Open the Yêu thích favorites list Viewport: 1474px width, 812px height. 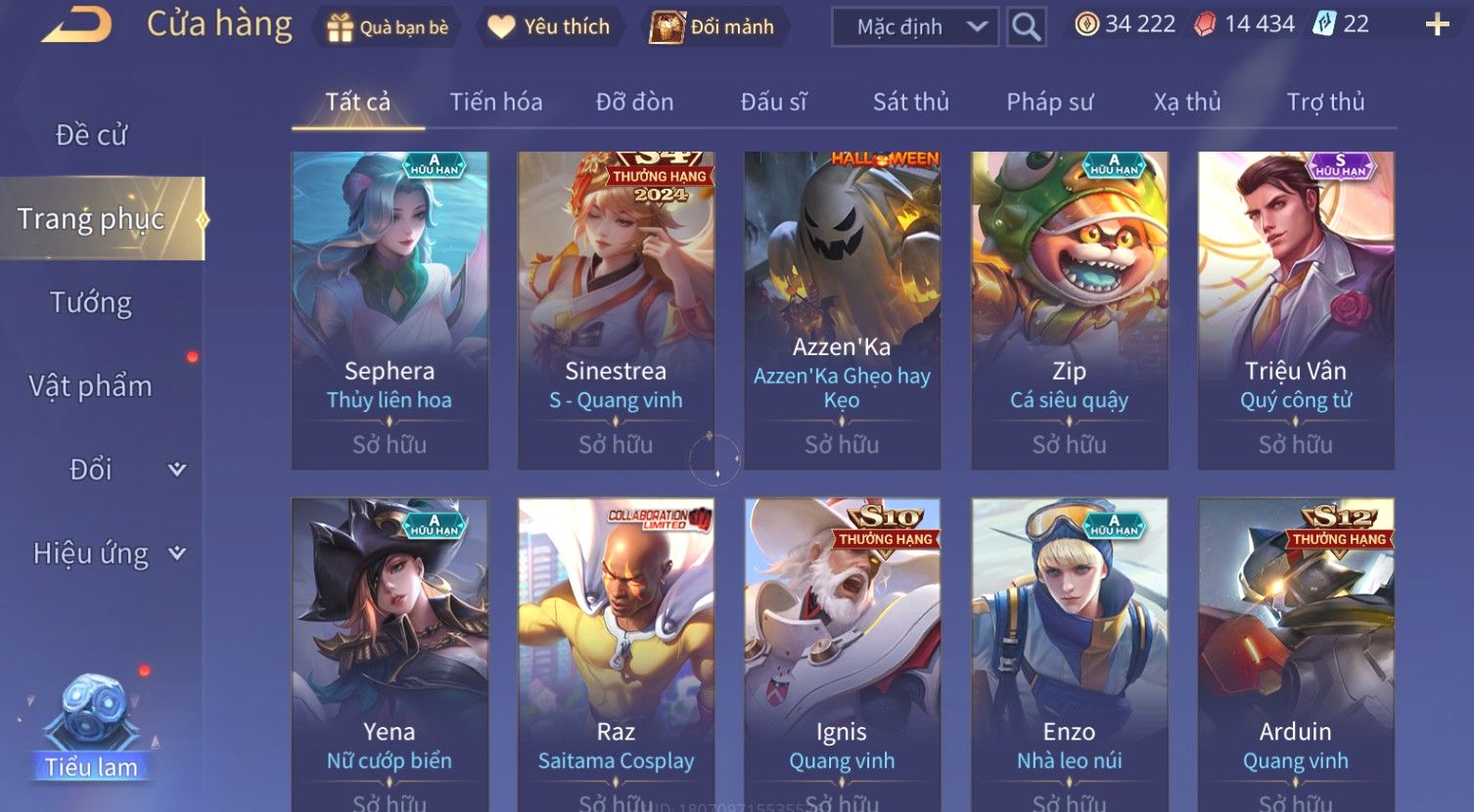click(548, 27)
